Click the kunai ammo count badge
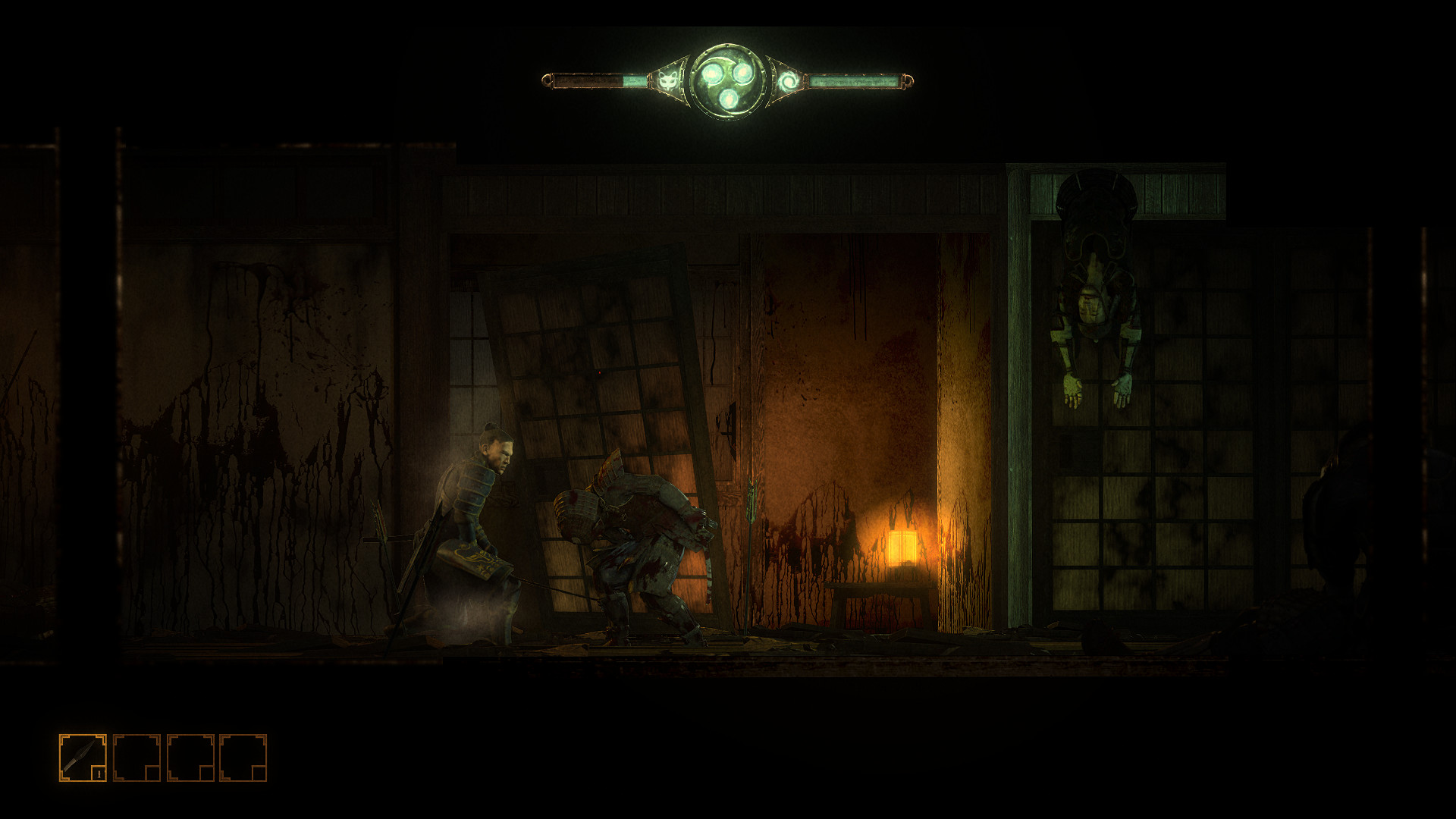Screen dimensions: 1456x819 pyautogui.click(x=99, y=773)
